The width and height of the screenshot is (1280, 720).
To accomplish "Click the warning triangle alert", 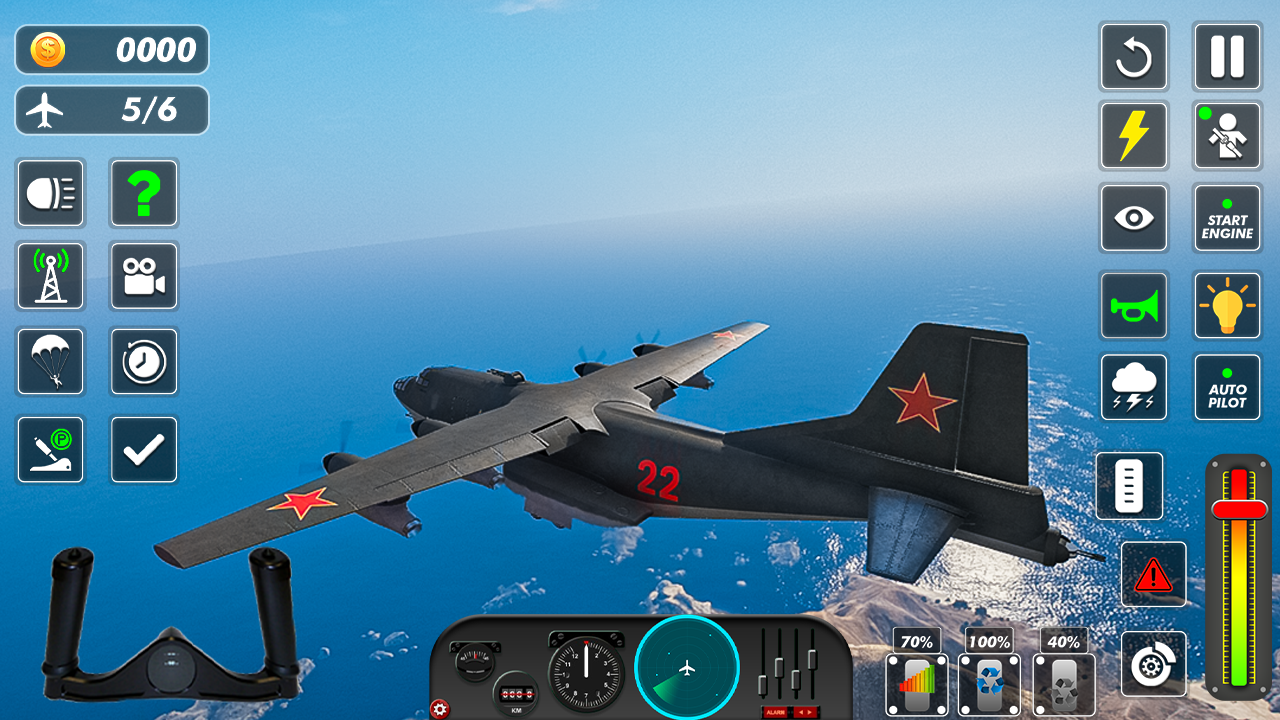I will pos(1154,574).
